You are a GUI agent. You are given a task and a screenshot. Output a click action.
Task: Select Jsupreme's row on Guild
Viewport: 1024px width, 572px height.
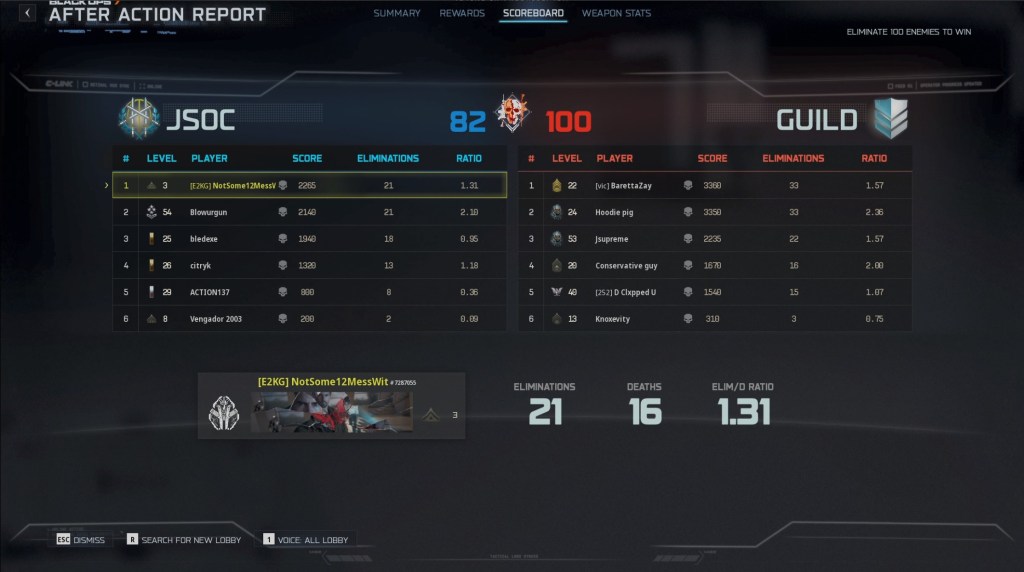tap(715, 239)
